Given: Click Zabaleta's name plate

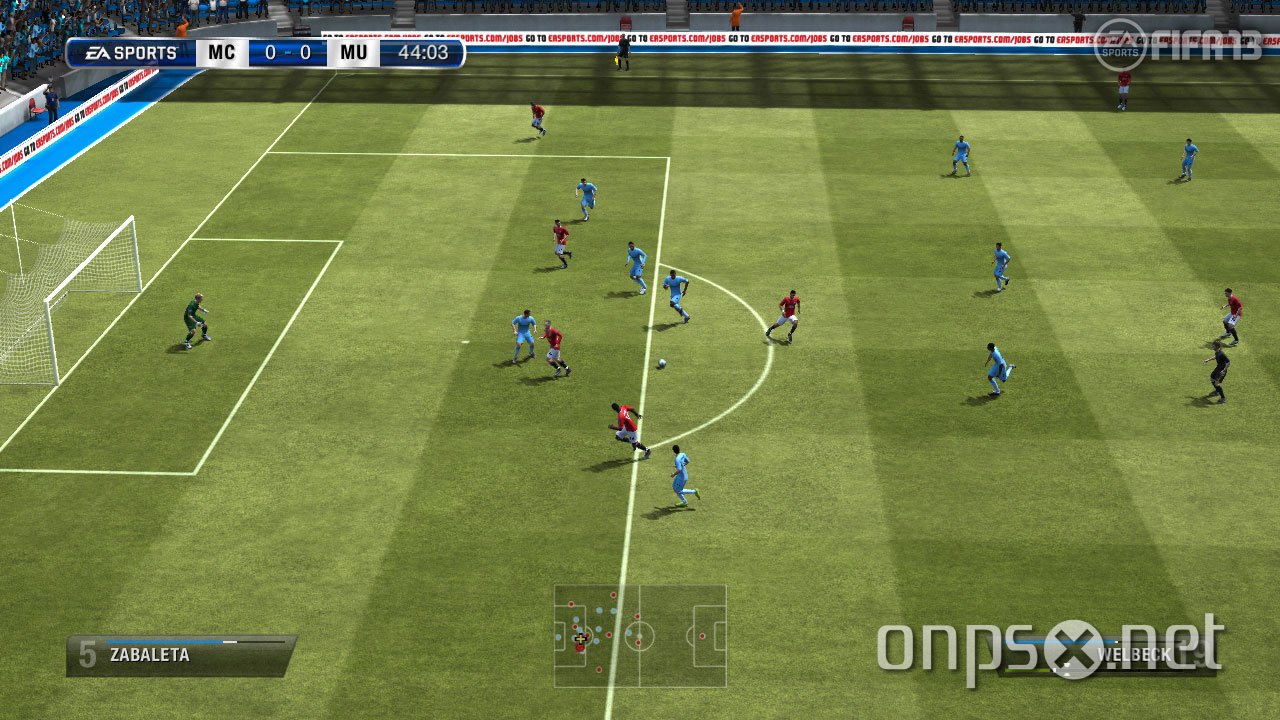Looking at the screenshot, I should pyautogui.click(x=150, y=654).
